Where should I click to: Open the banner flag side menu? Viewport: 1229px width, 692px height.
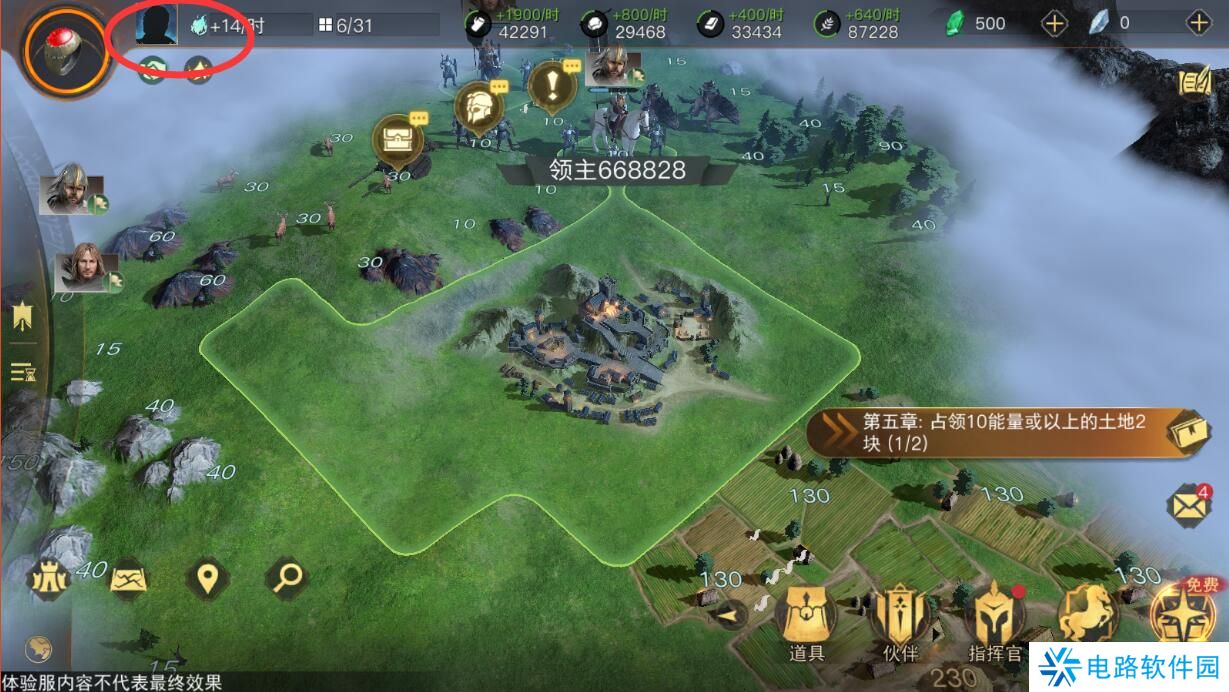pos(23,318)
